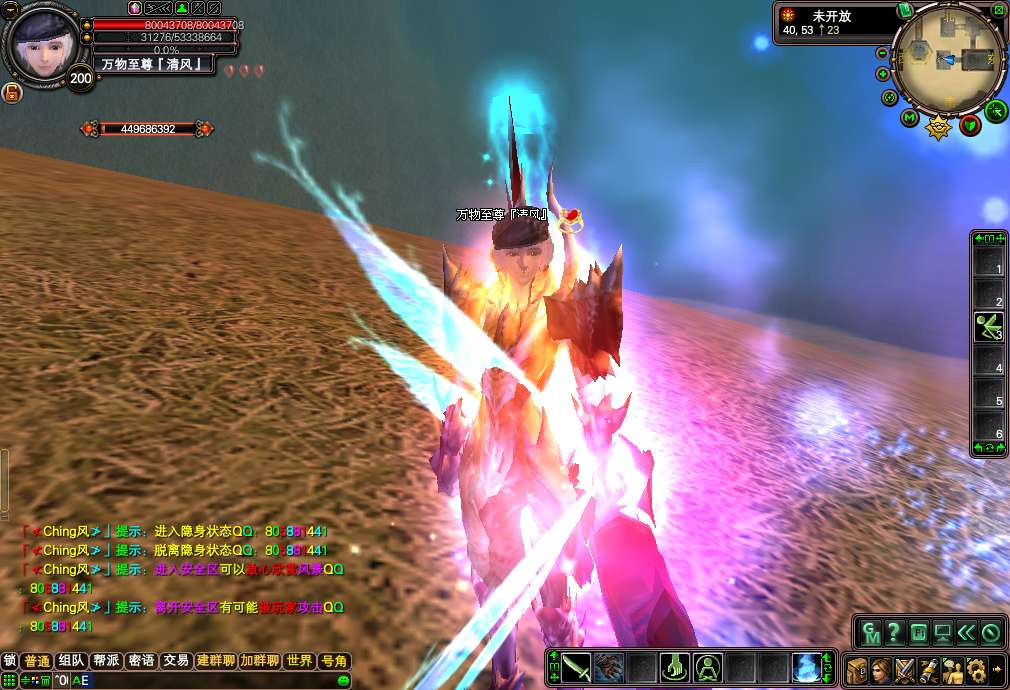1010x690 pixels.
Task: Click the 建群聊 create group chat button
Action: [x=215, y=661]
